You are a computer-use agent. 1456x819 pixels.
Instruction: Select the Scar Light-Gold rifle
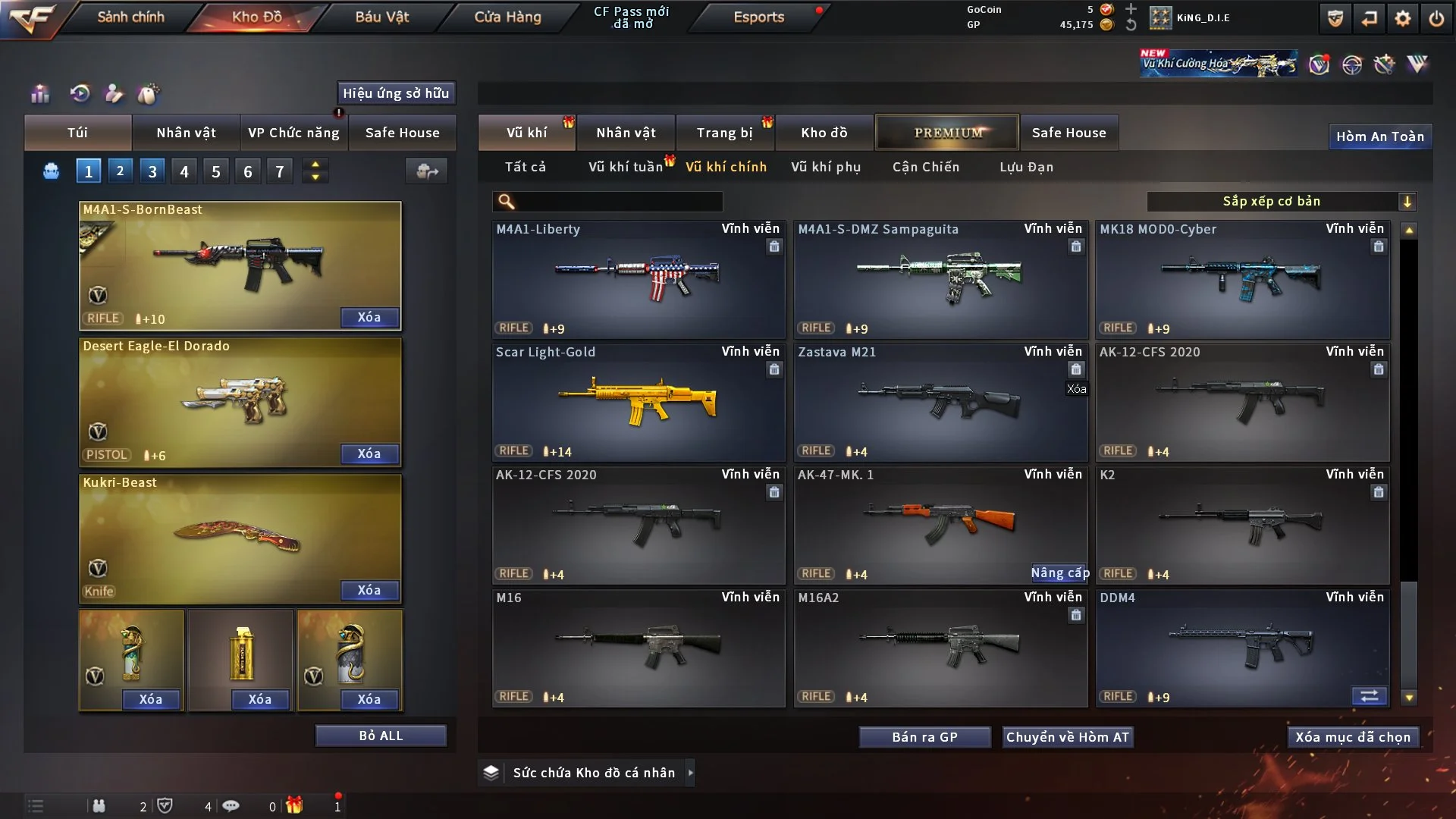tap(638, 402)
